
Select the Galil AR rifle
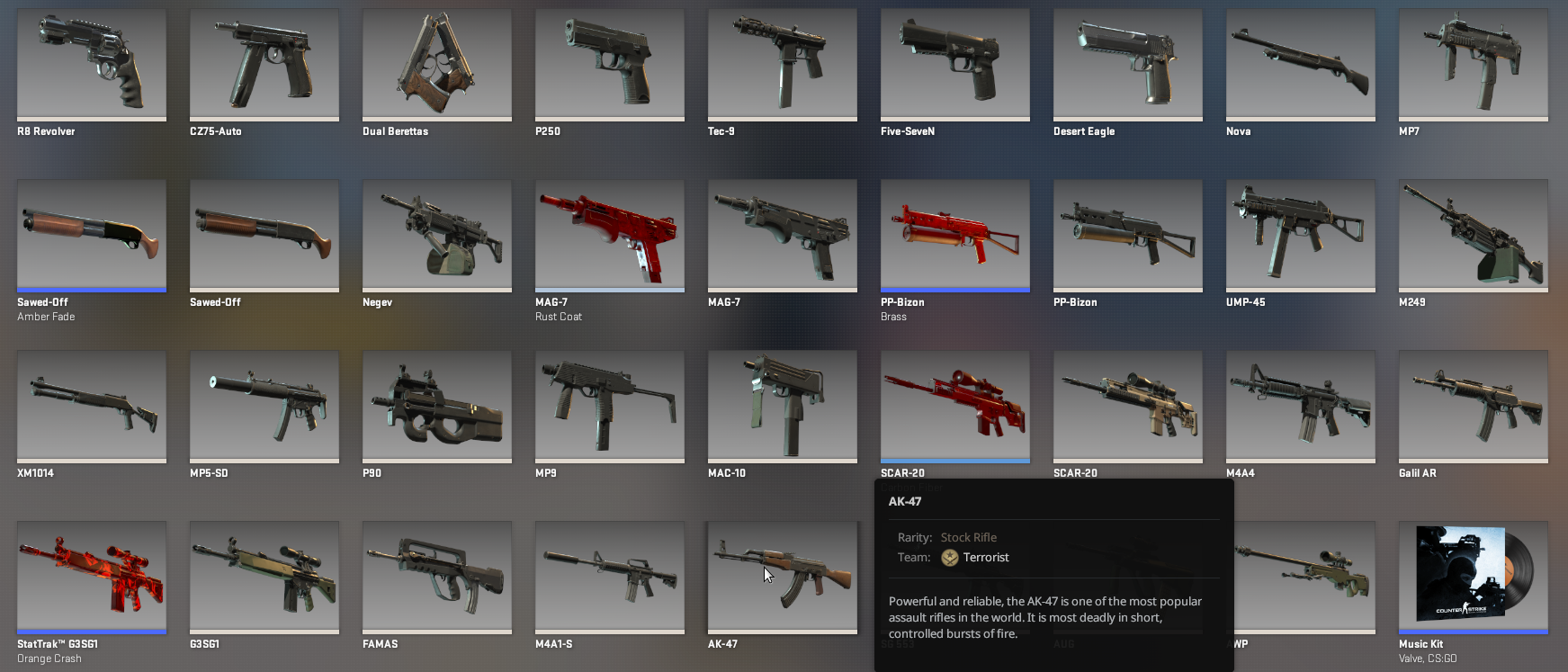[1473, 405]
